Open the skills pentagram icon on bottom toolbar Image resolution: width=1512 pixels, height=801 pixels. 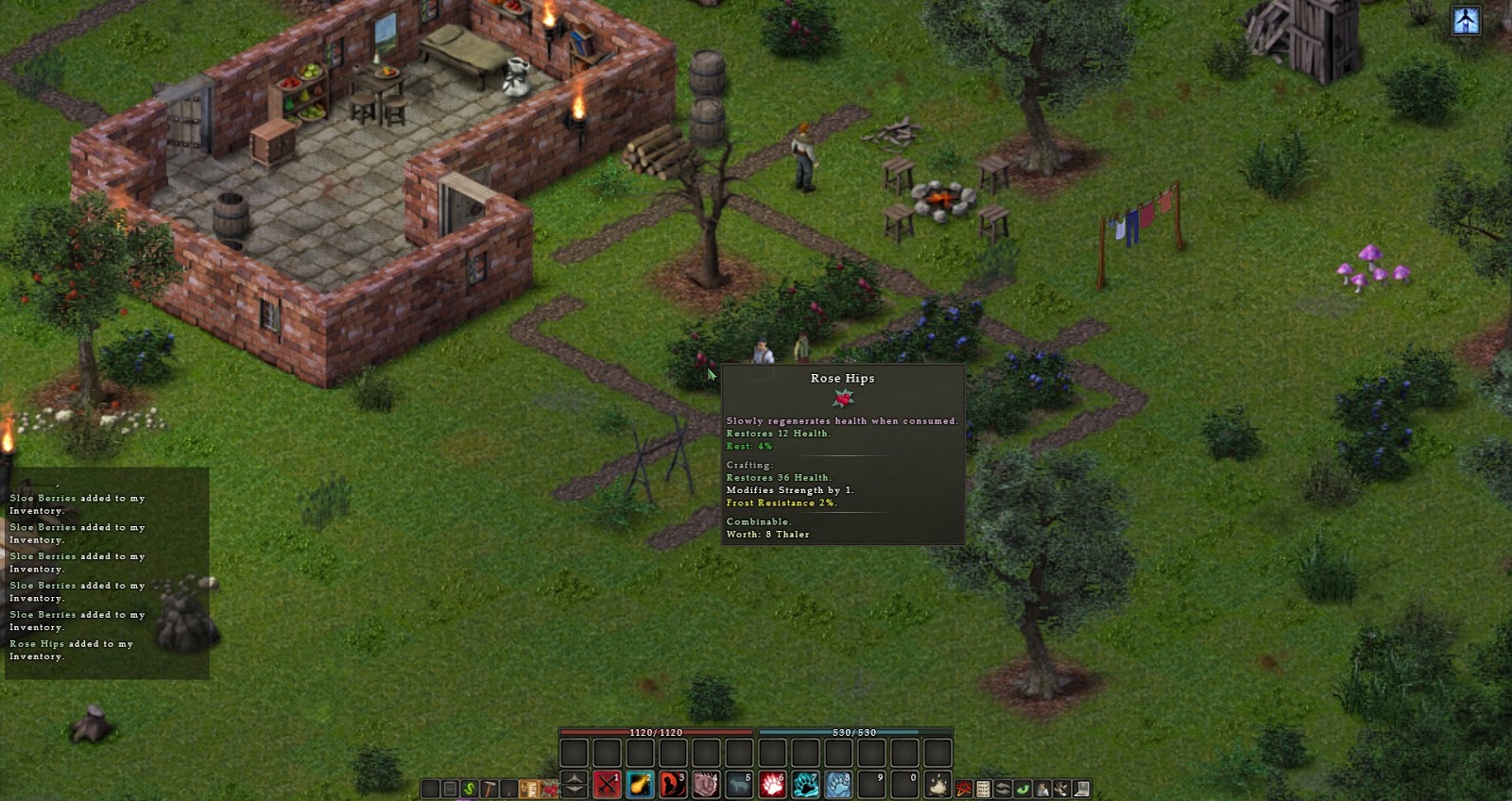pyautogui.click(x=963, y=787)
